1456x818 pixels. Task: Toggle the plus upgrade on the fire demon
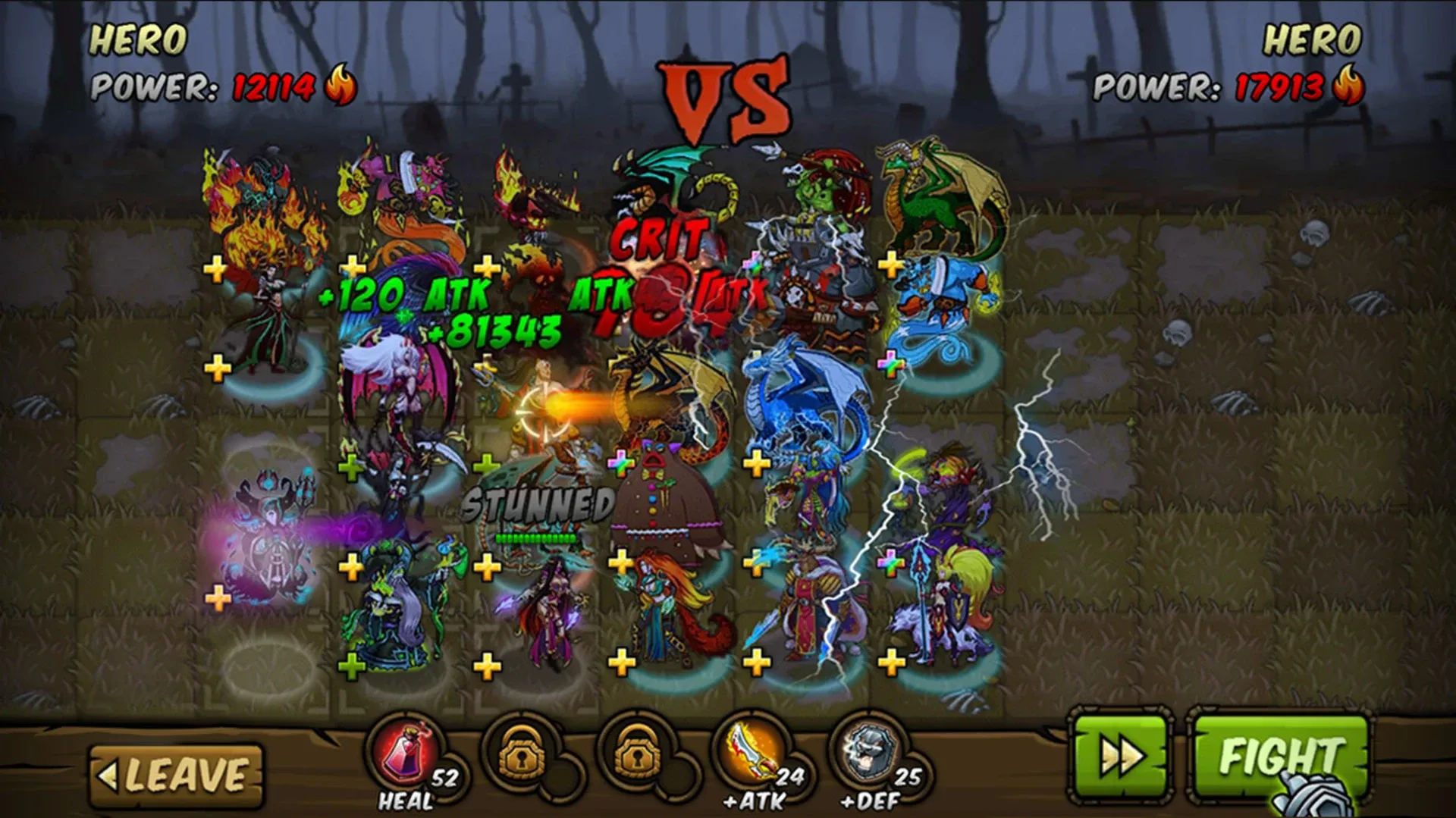click(x=215, y=267)
